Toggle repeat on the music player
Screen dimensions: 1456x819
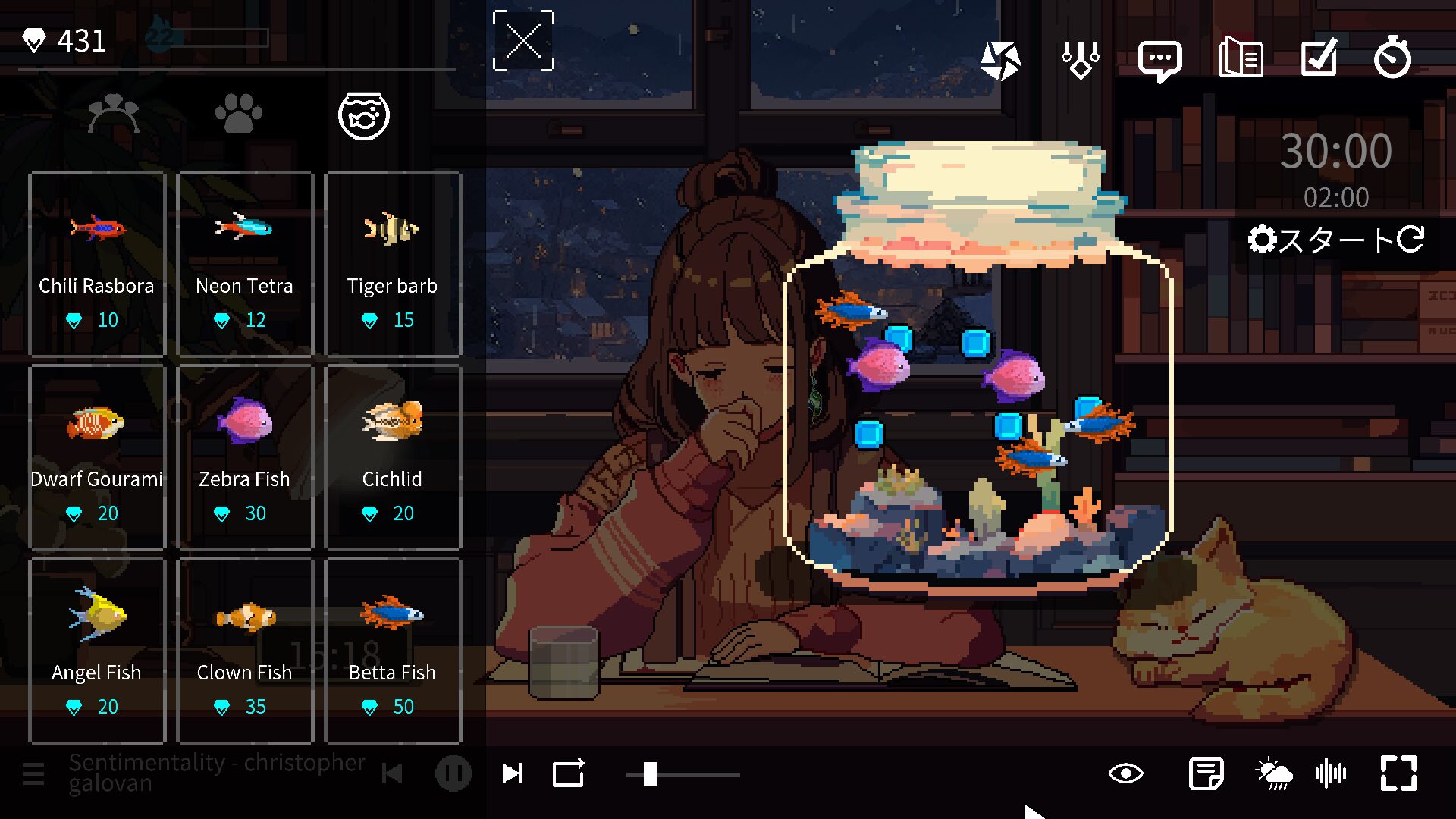(x=568, y=773)
